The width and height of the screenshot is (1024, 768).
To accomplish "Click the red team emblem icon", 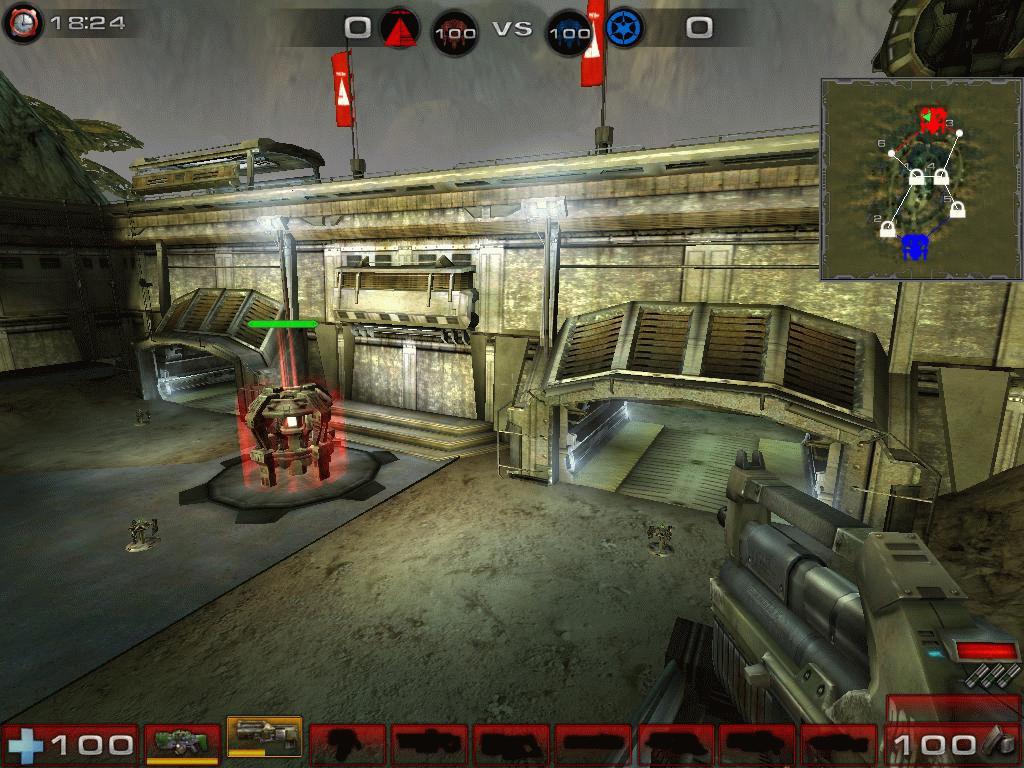I will coord(398,29).
